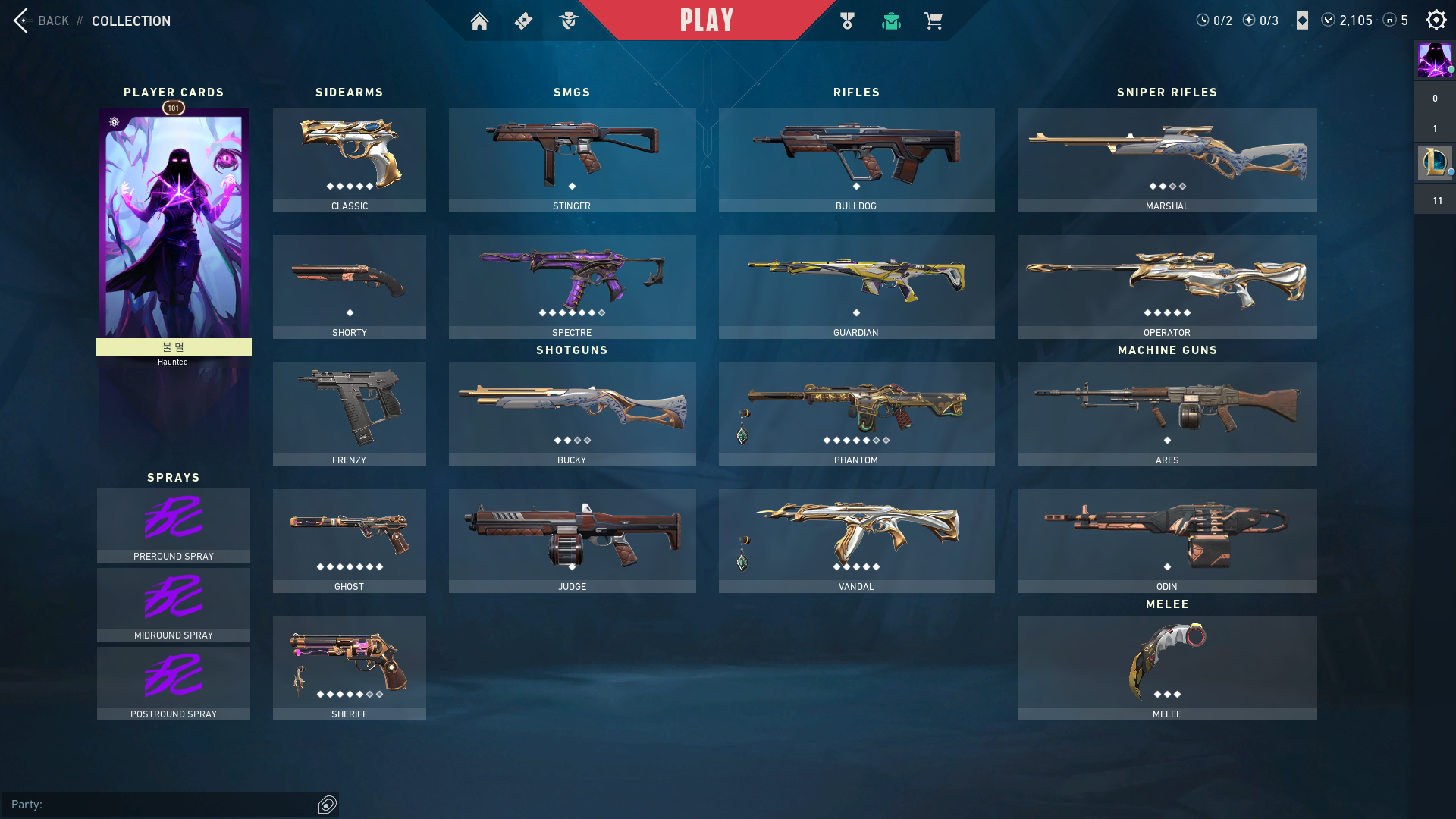Select the Phantom rifle slot
The width and height of the screenshot is (1456, 819).
click(856, 413)
